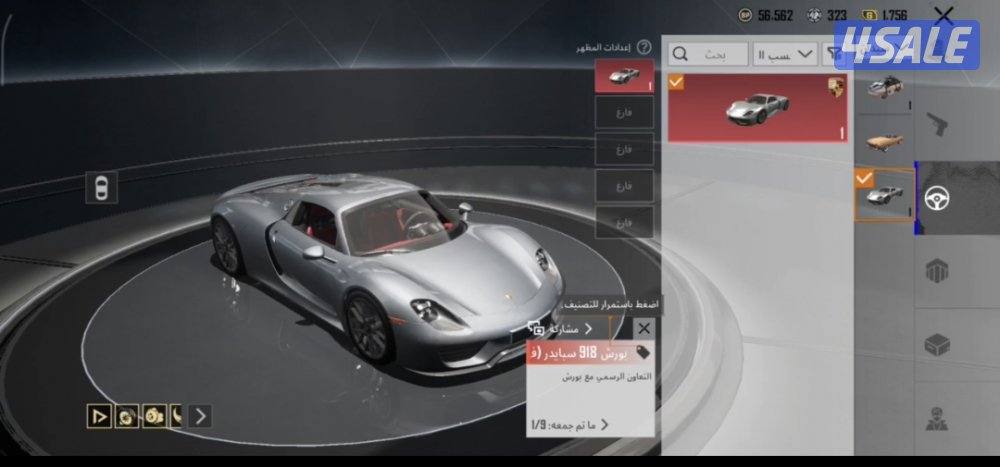Click the 4SALE watermark logo
Viewport: 1000px width, 467px height.
[906, 46]
